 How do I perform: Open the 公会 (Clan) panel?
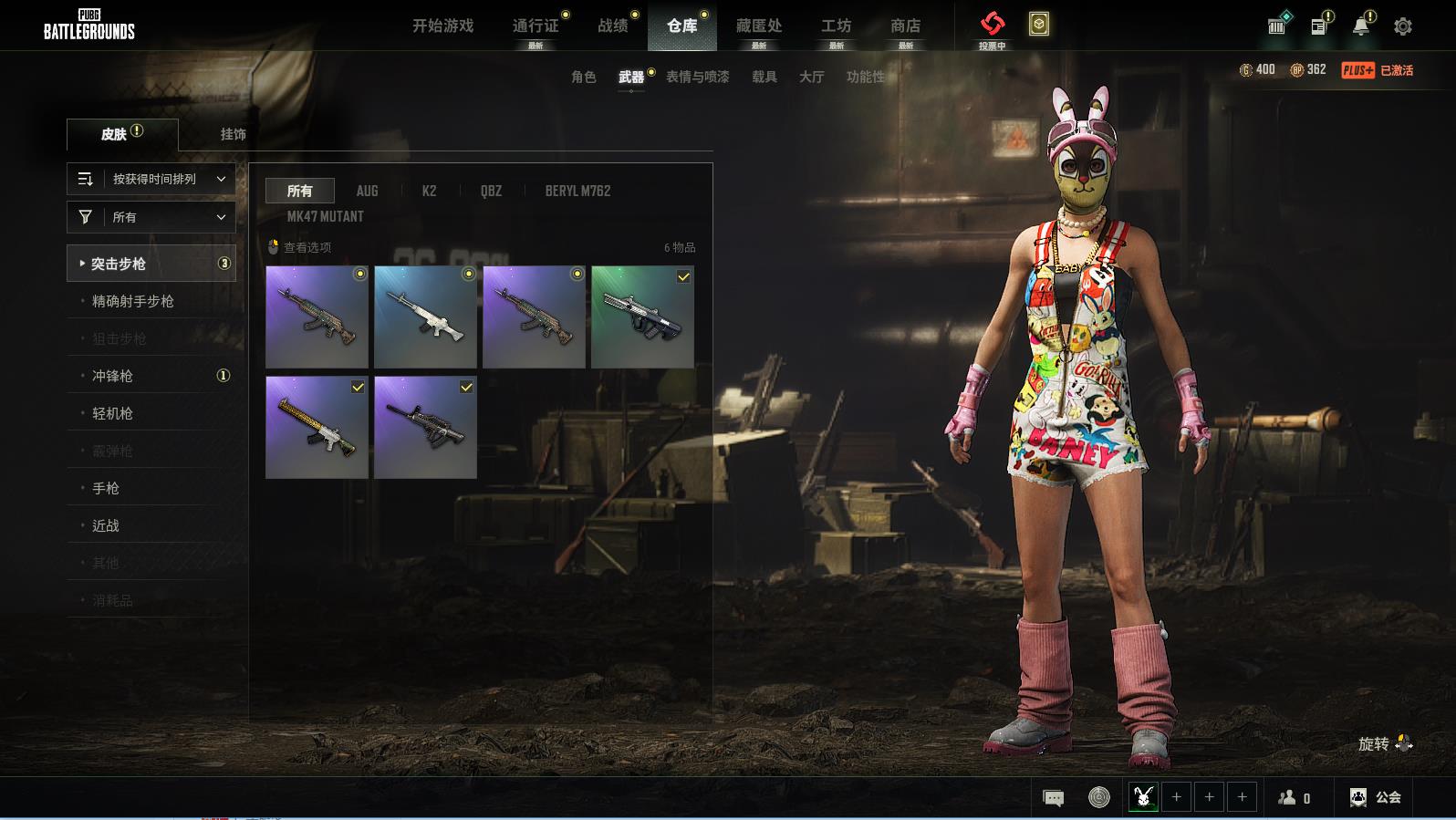pos(1376,797)
